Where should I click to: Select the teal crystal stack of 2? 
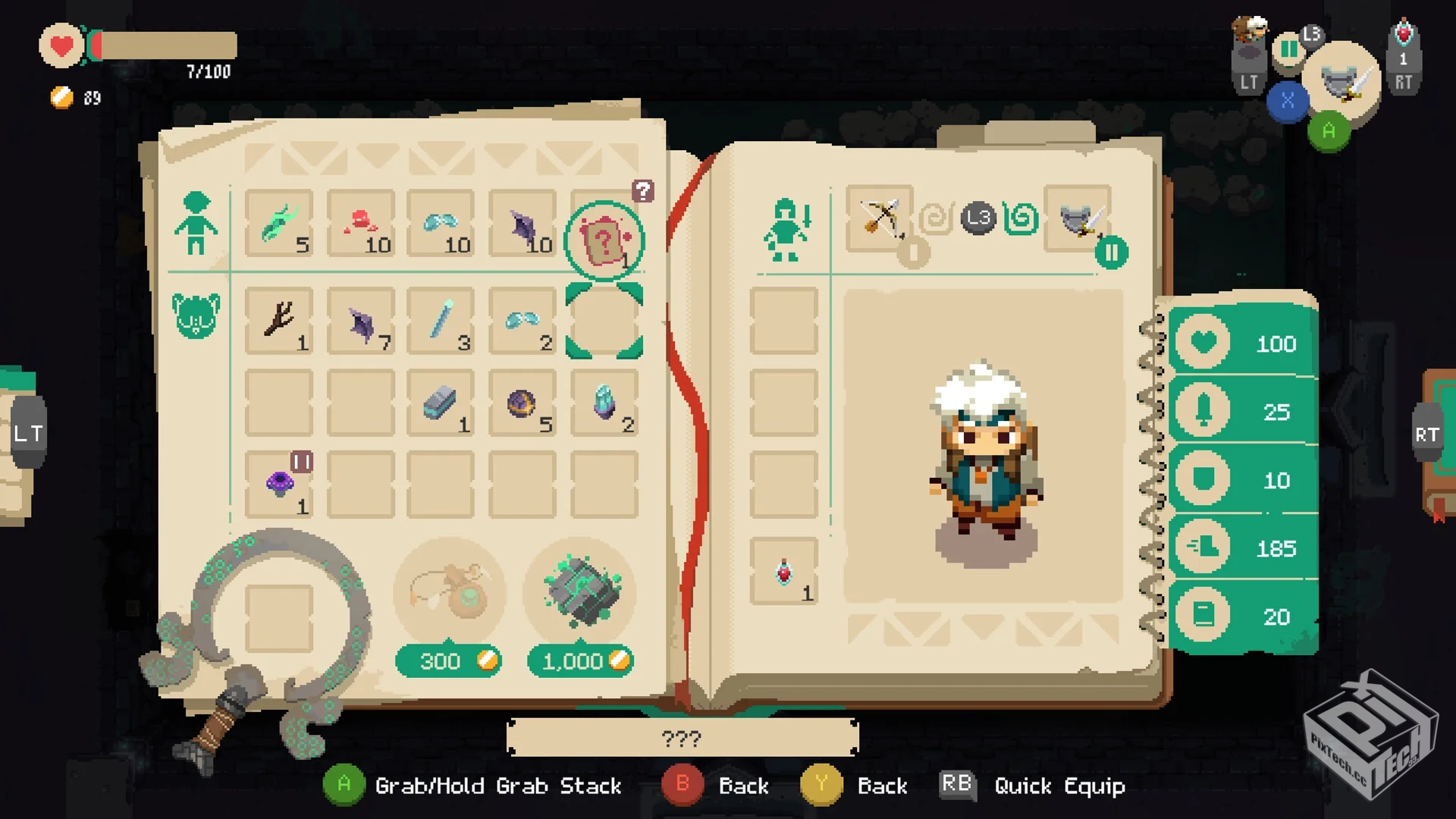pos(604,403)
